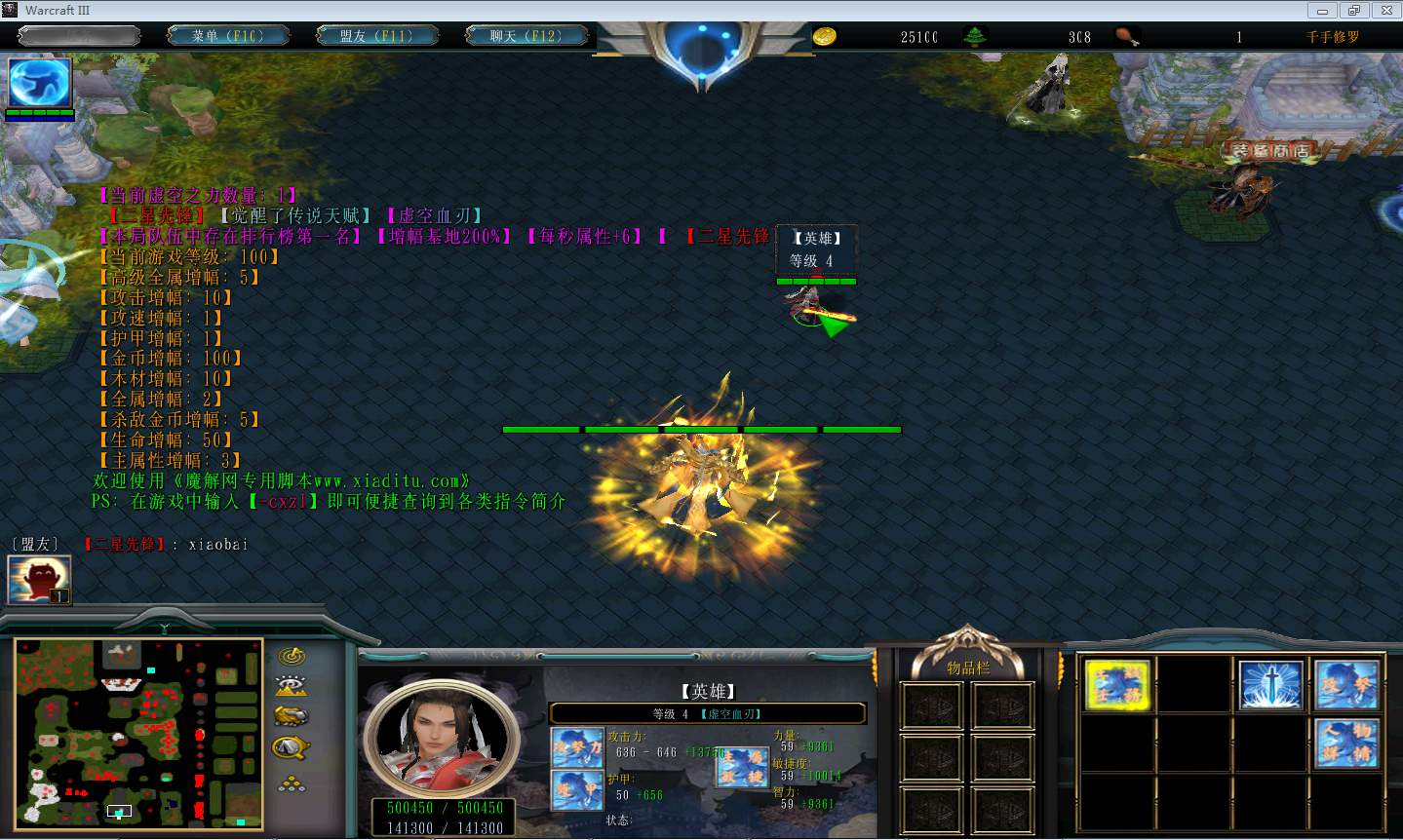Image resolution: width=1403 pixels, height=840 pixels.
Task: Click the minimap signal ping button
Action: coord(291,656)
